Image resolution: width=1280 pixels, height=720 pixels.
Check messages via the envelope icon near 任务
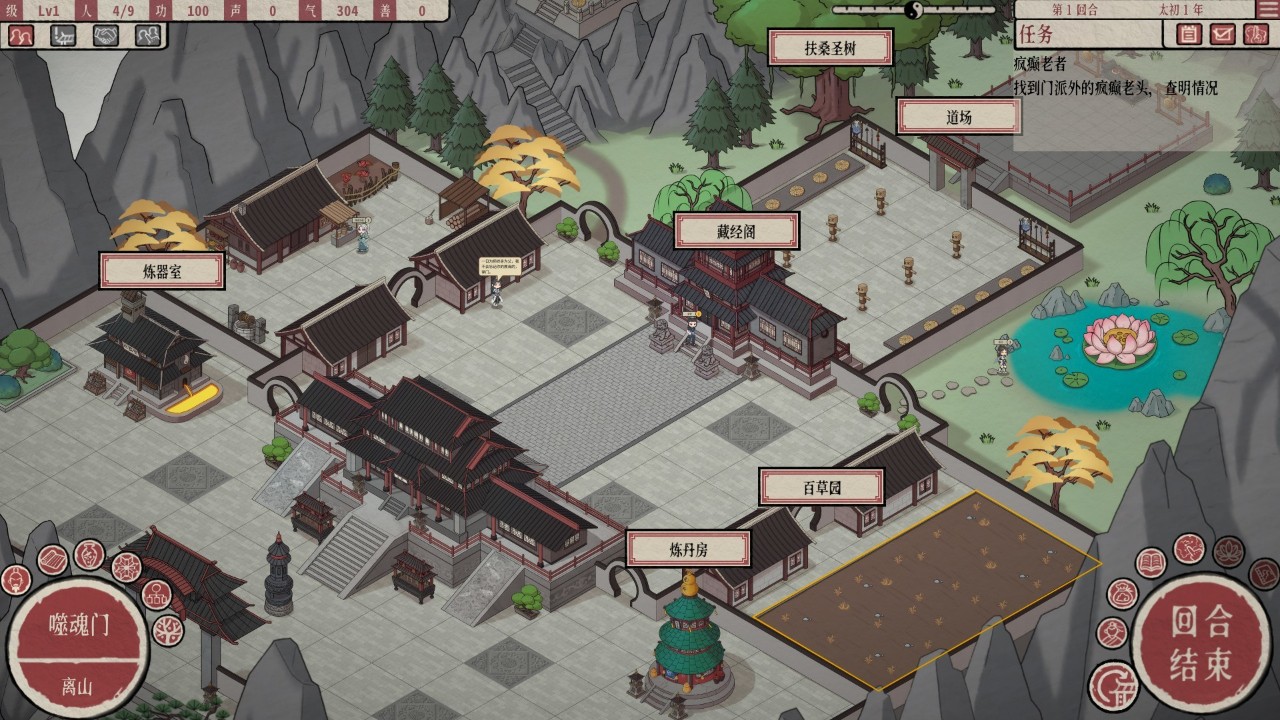1222,34
